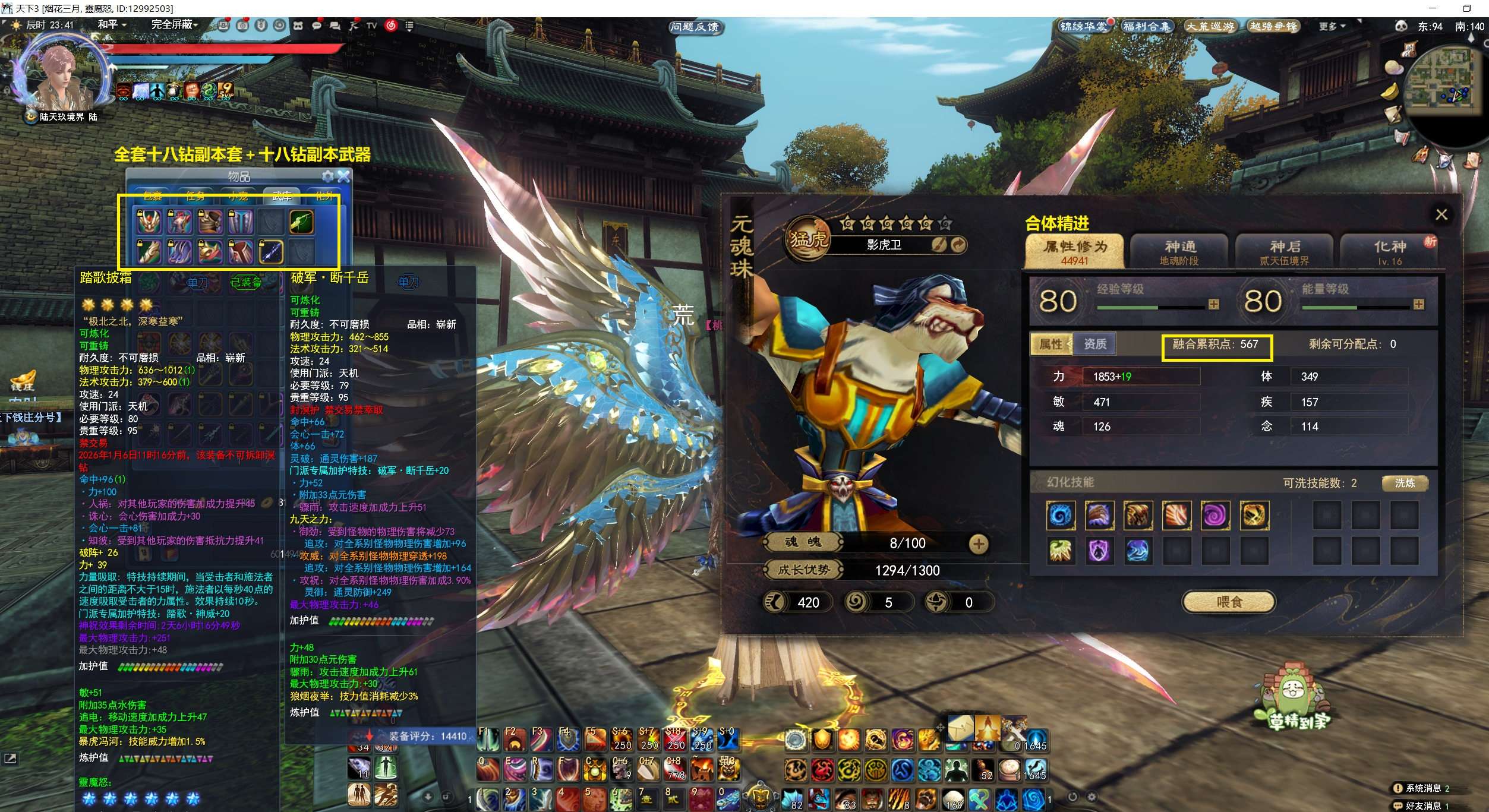Viewport: 1489px width, 812px height.
Task: Expand the 更多 dropdown
Action: pos(1332,27)
